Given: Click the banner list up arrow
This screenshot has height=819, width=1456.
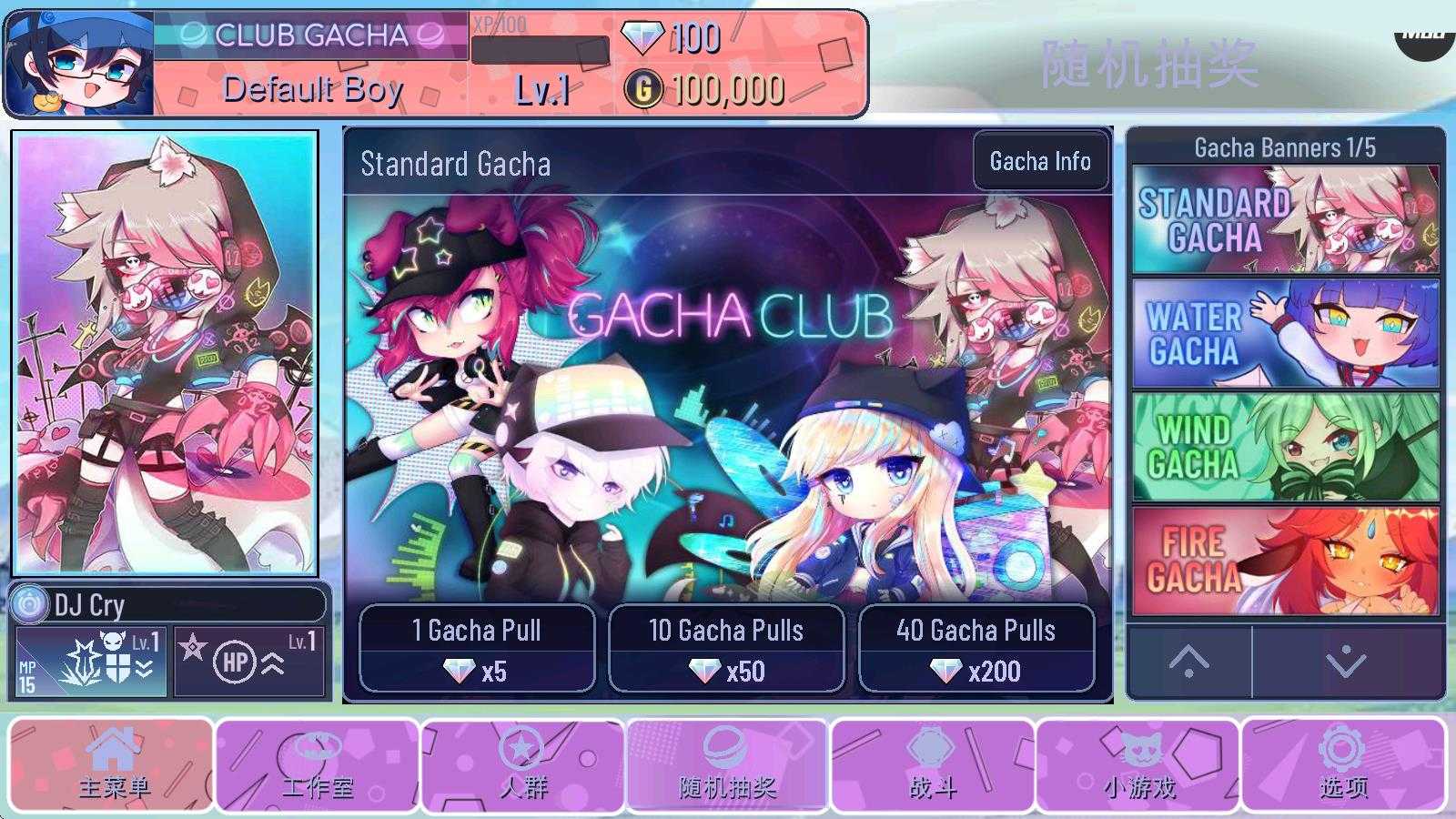Looking at the screenshot, I should [1188, 662].
